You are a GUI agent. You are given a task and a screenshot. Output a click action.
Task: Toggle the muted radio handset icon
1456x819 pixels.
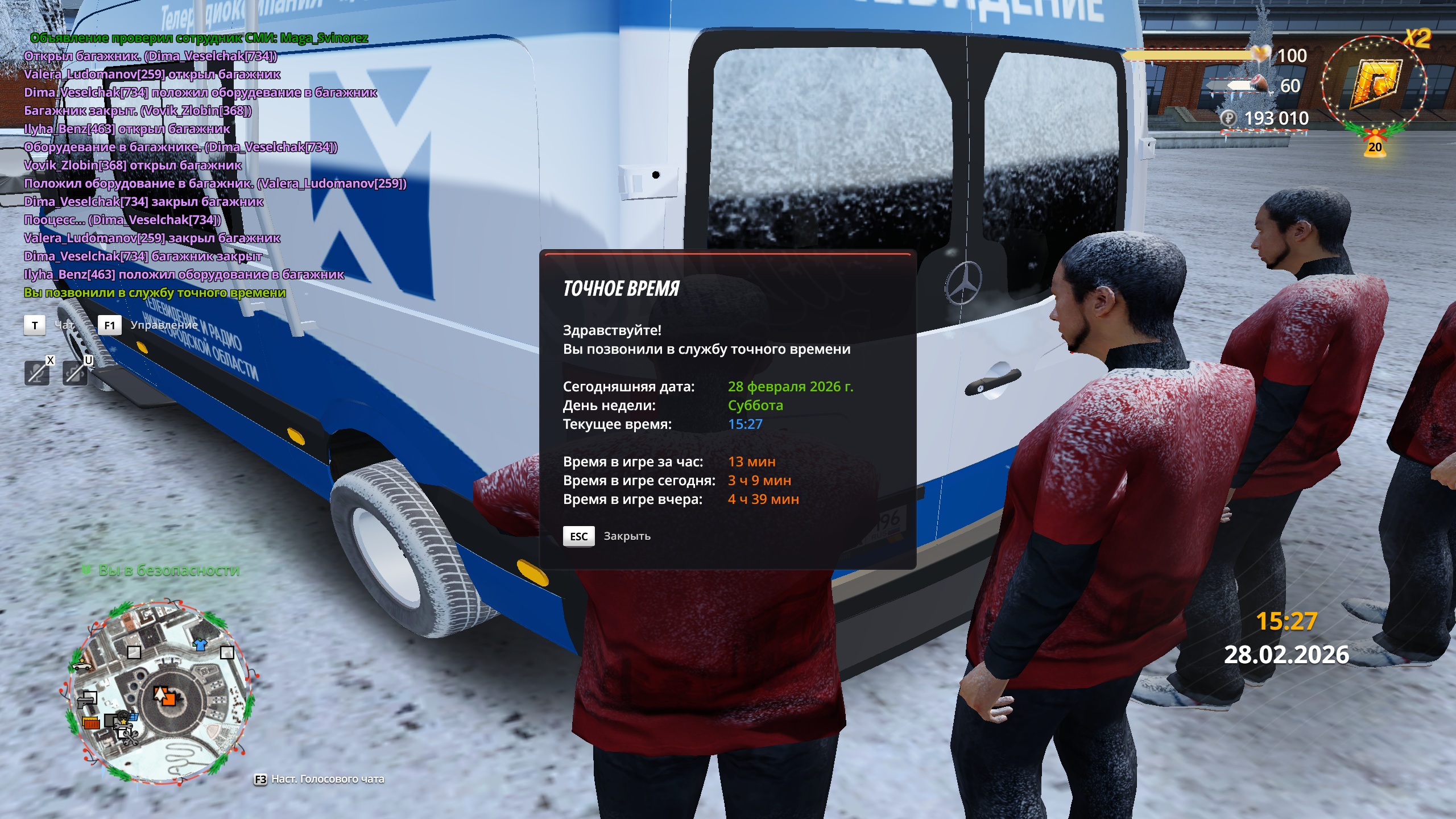(x=75, y=373)
